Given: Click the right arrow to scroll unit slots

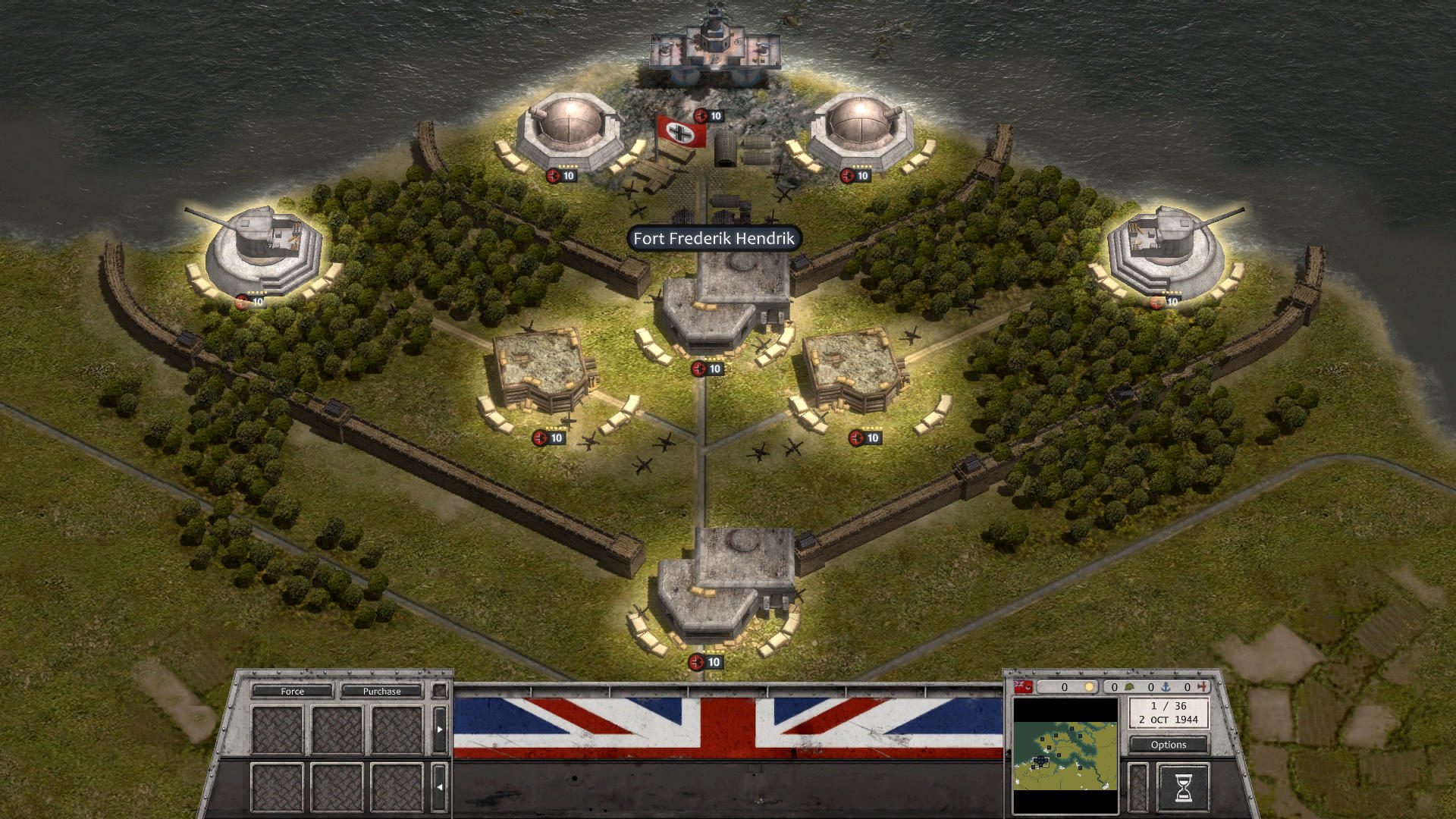Looking at the screenshot, I should point(440,730).
